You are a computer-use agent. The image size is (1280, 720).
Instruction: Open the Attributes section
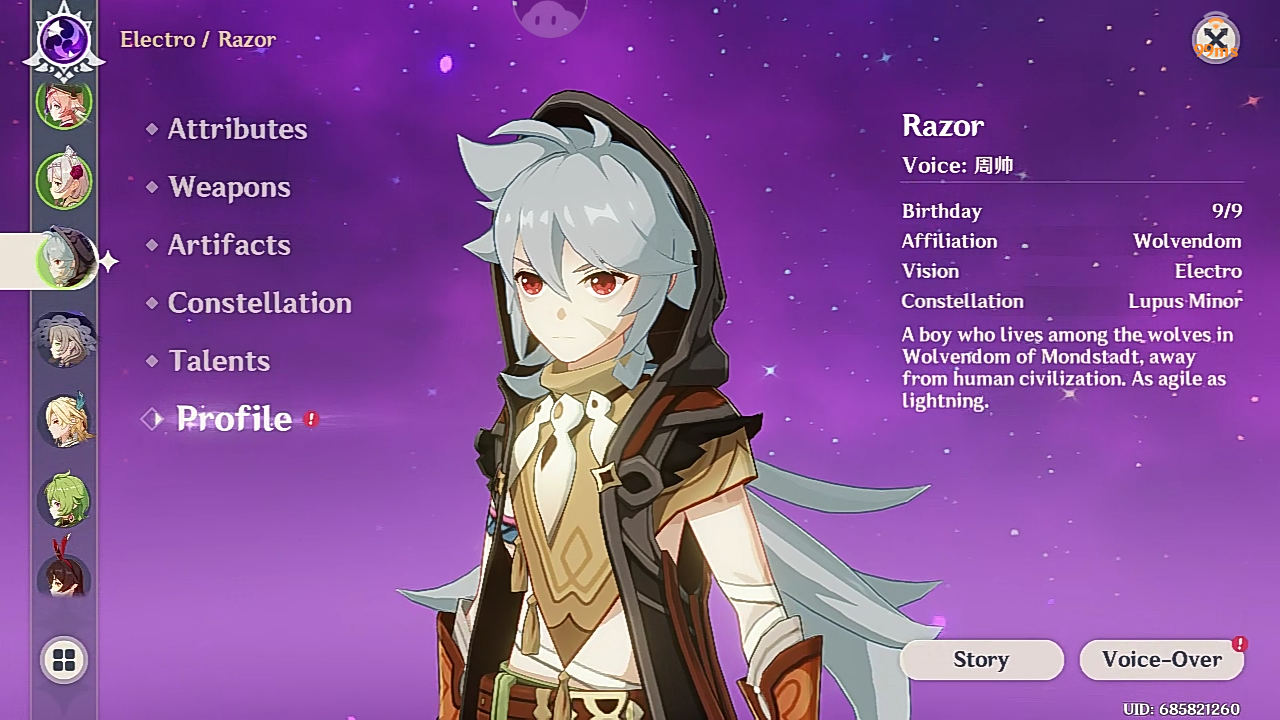[x=238, y=128]
